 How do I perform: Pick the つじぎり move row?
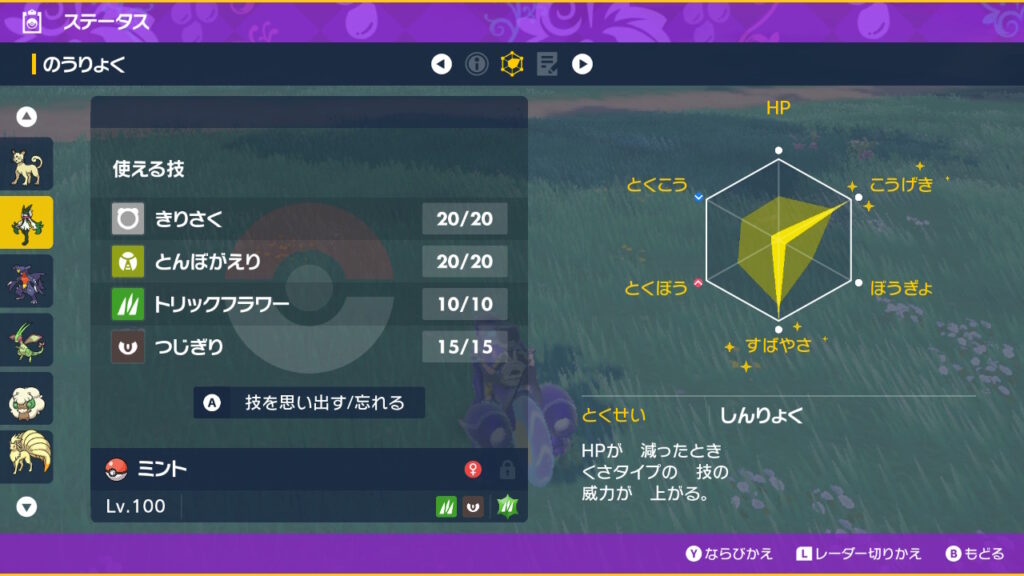[x=309, y=347]
